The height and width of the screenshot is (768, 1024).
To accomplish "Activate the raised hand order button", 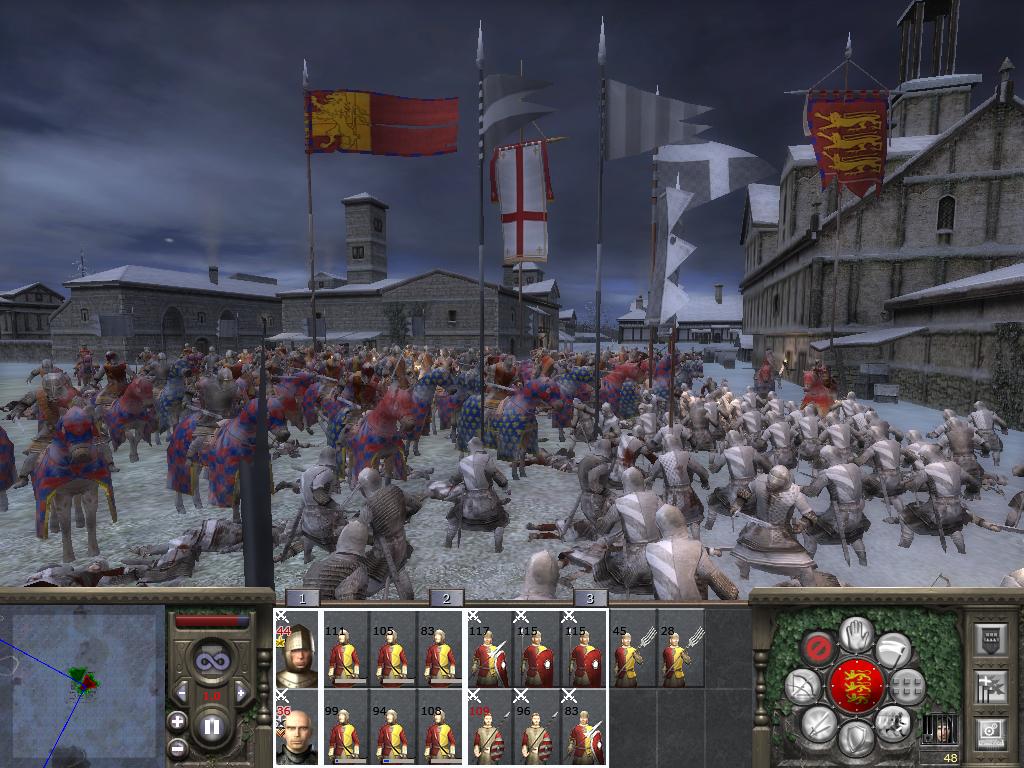I will coord(855,632).
